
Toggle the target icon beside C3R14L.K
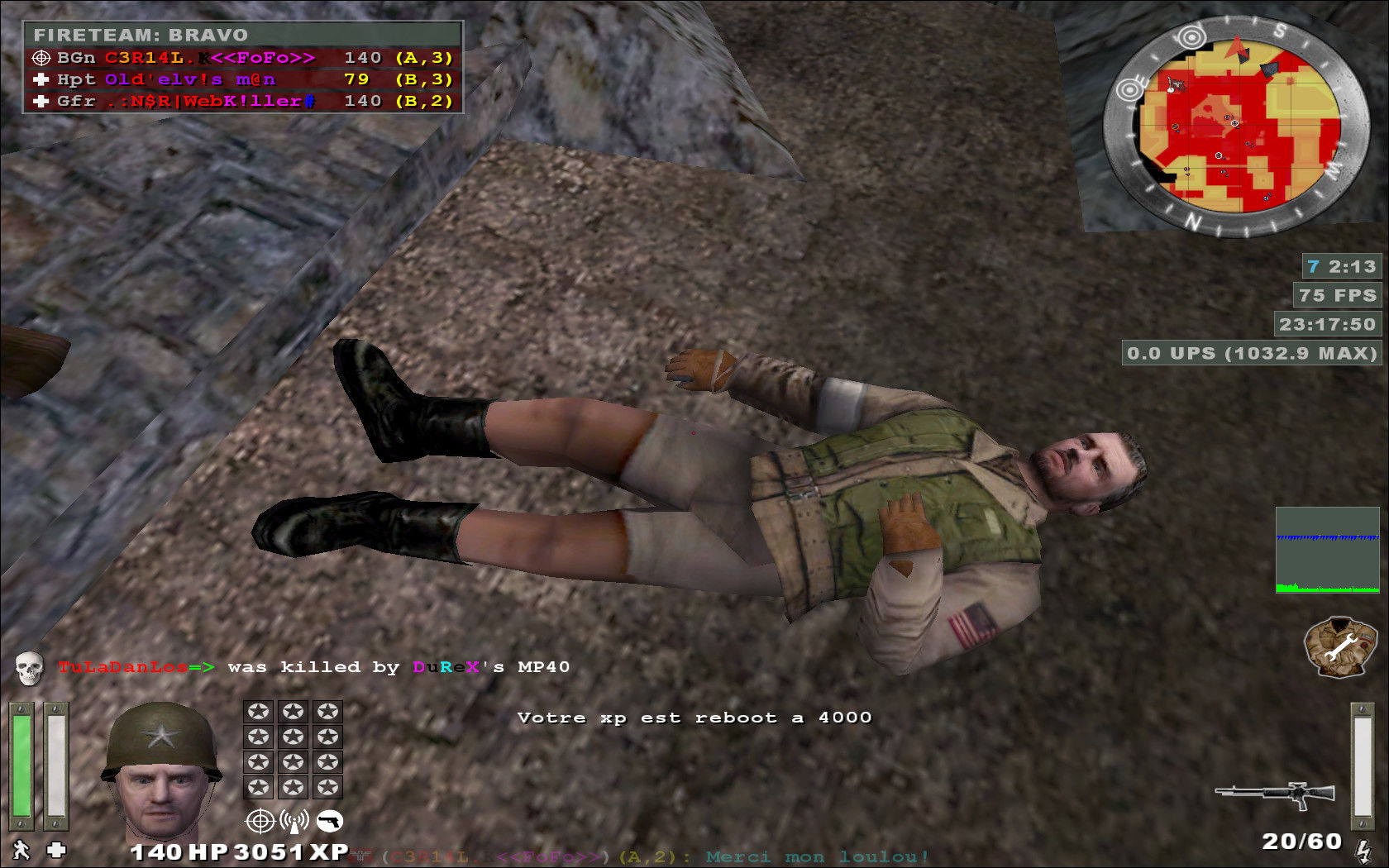tap(40, 58)
